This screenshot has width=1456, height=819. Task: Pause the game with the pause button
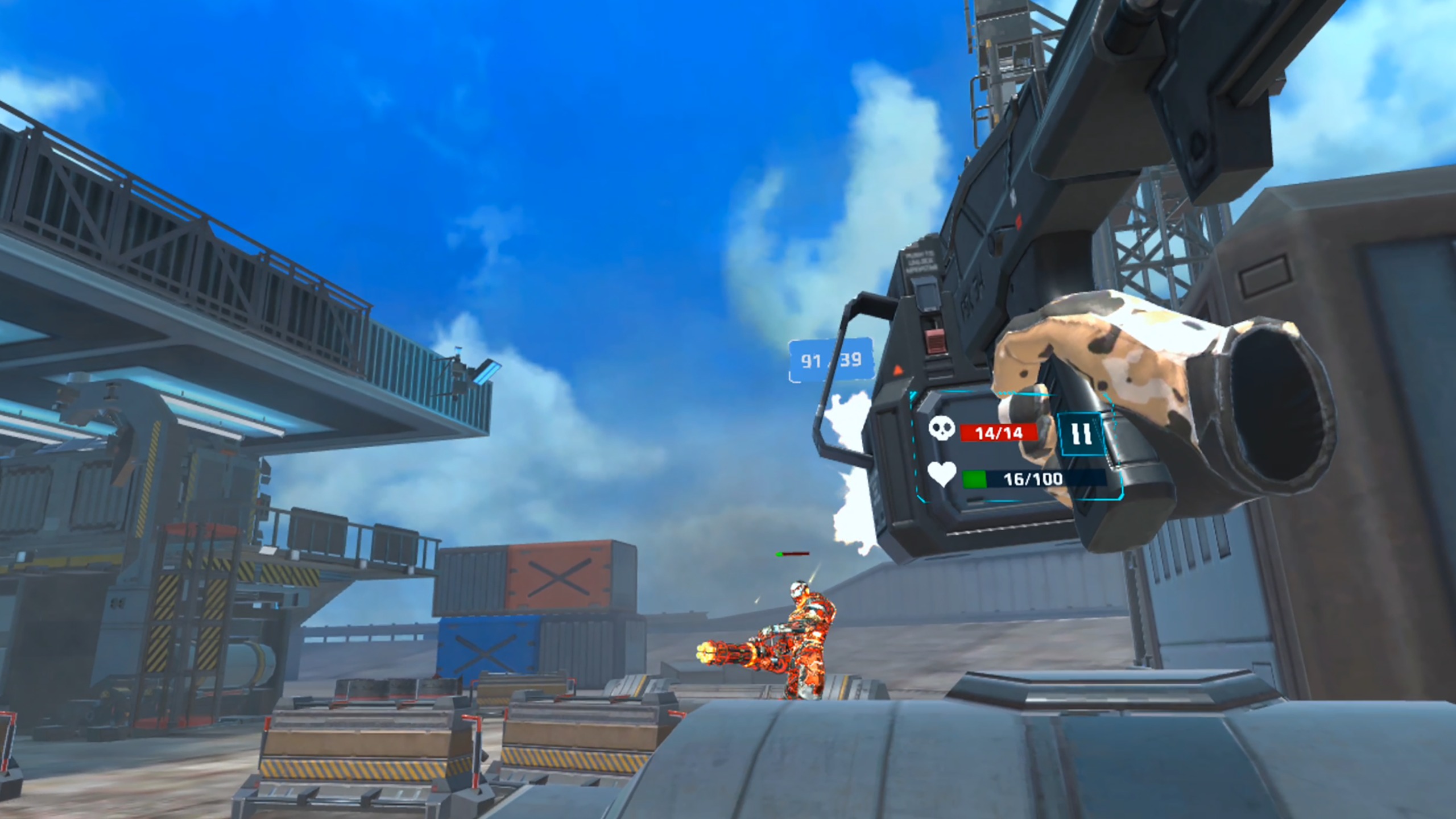[x=1081, y=435]
